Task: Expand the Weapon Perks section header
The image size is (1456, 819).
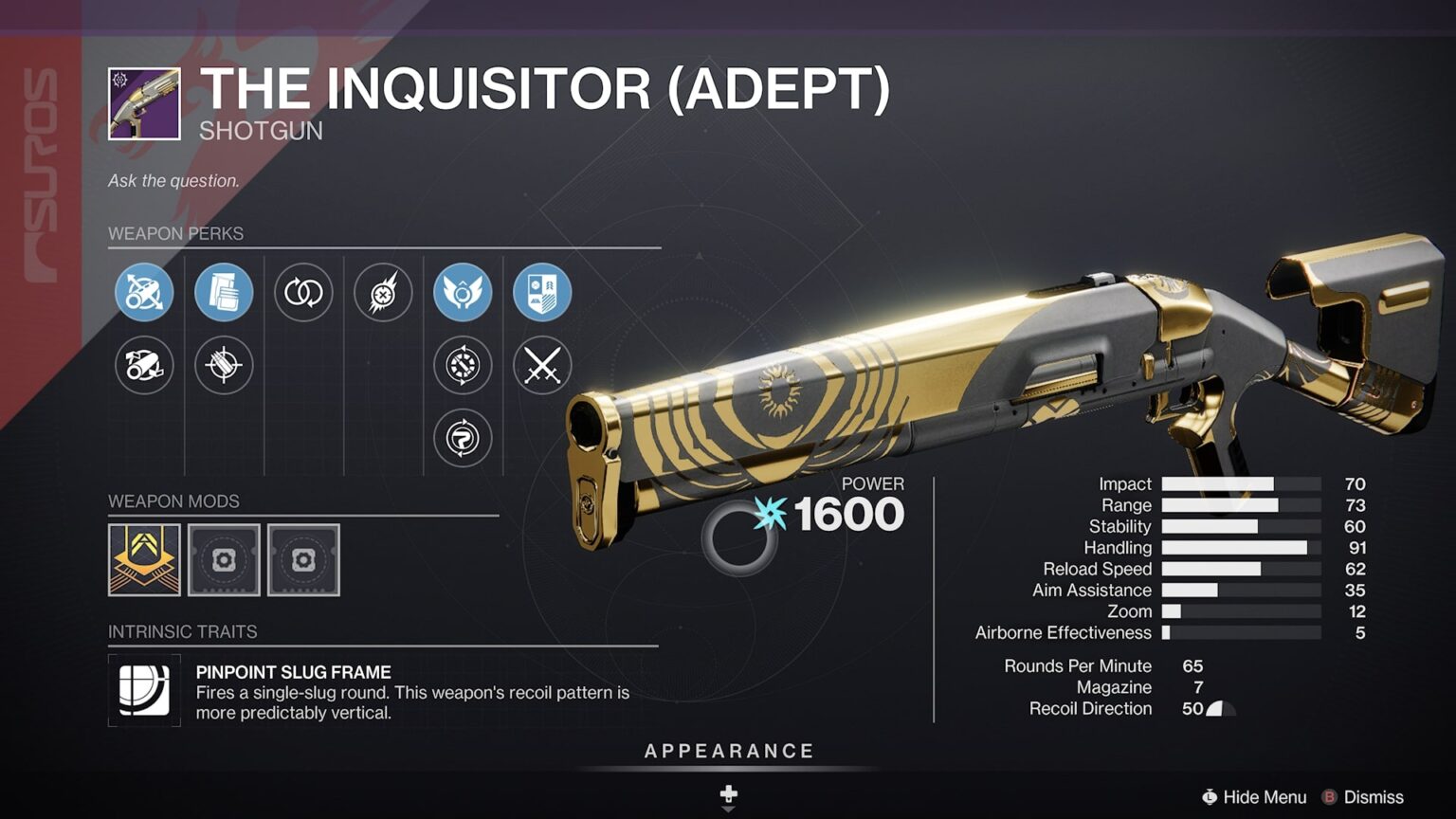Action: point(176,233)
